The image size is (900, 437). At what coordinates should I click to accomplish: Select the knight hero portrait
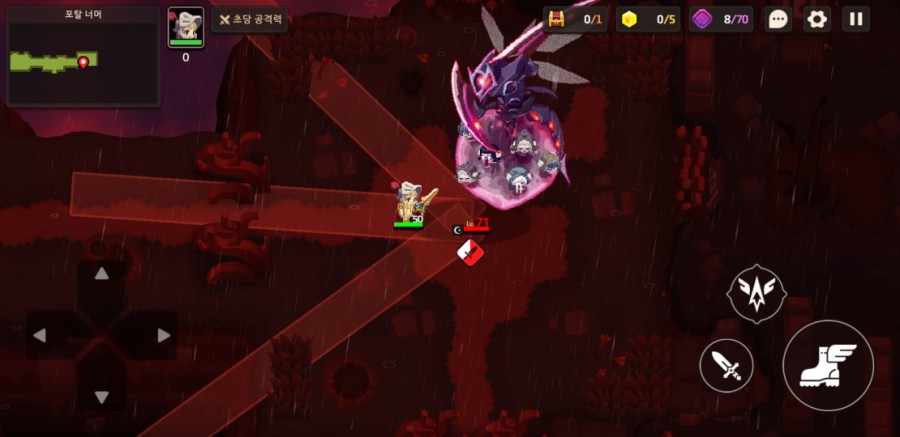[185, 27]
